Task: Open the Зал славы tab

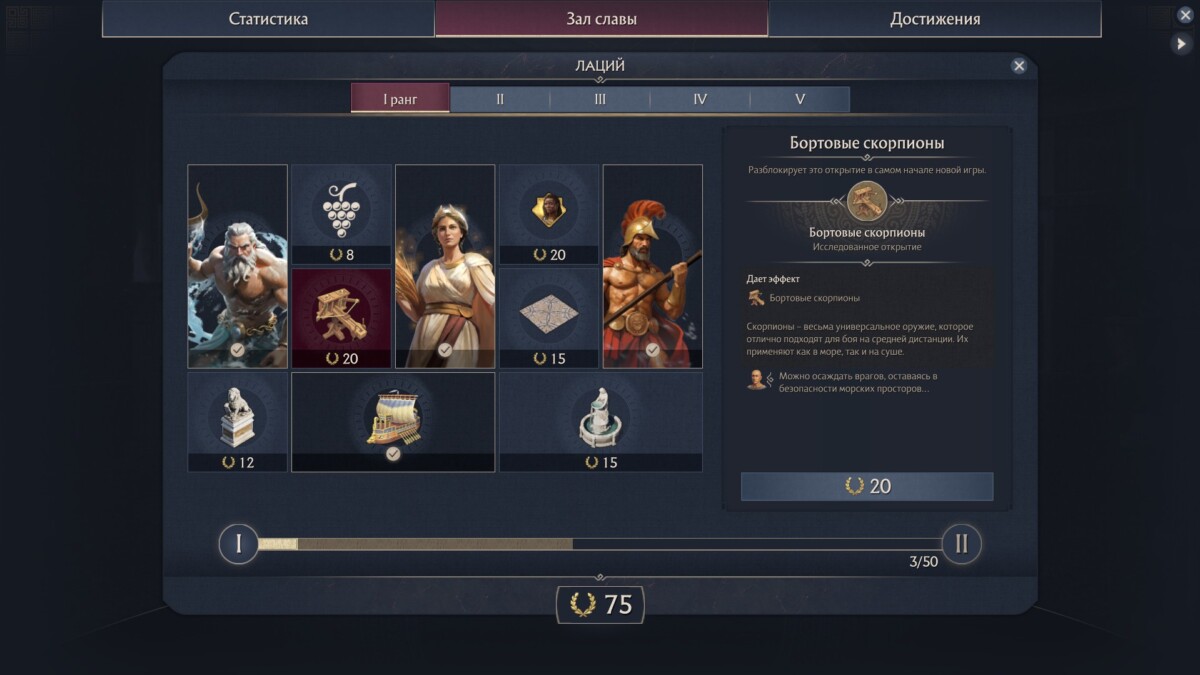Action: click(601, 19)
